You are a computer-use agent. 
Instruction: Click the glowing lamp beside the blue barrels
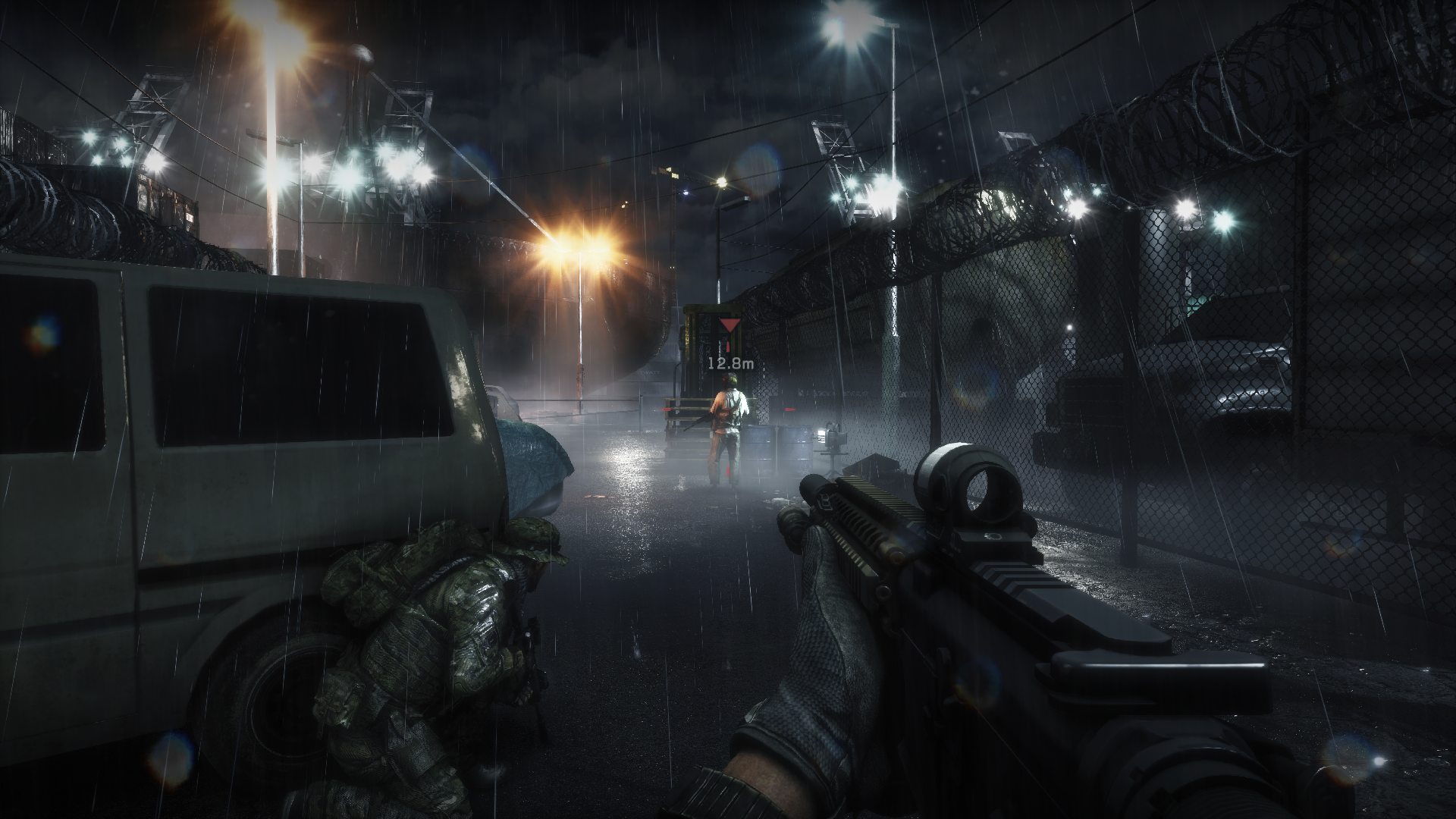click(821, 436)
